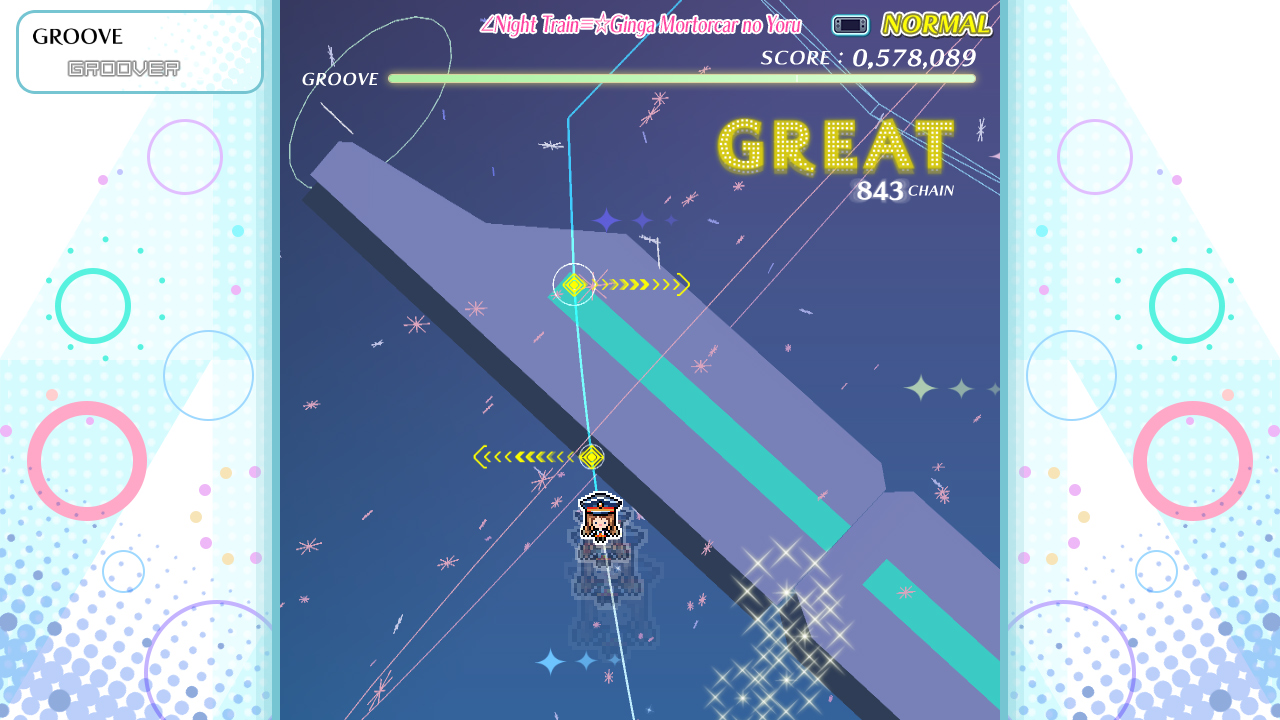Click the Nintendo Switch controller icon
Viewport: 1280px width, 720px height.
850,25
